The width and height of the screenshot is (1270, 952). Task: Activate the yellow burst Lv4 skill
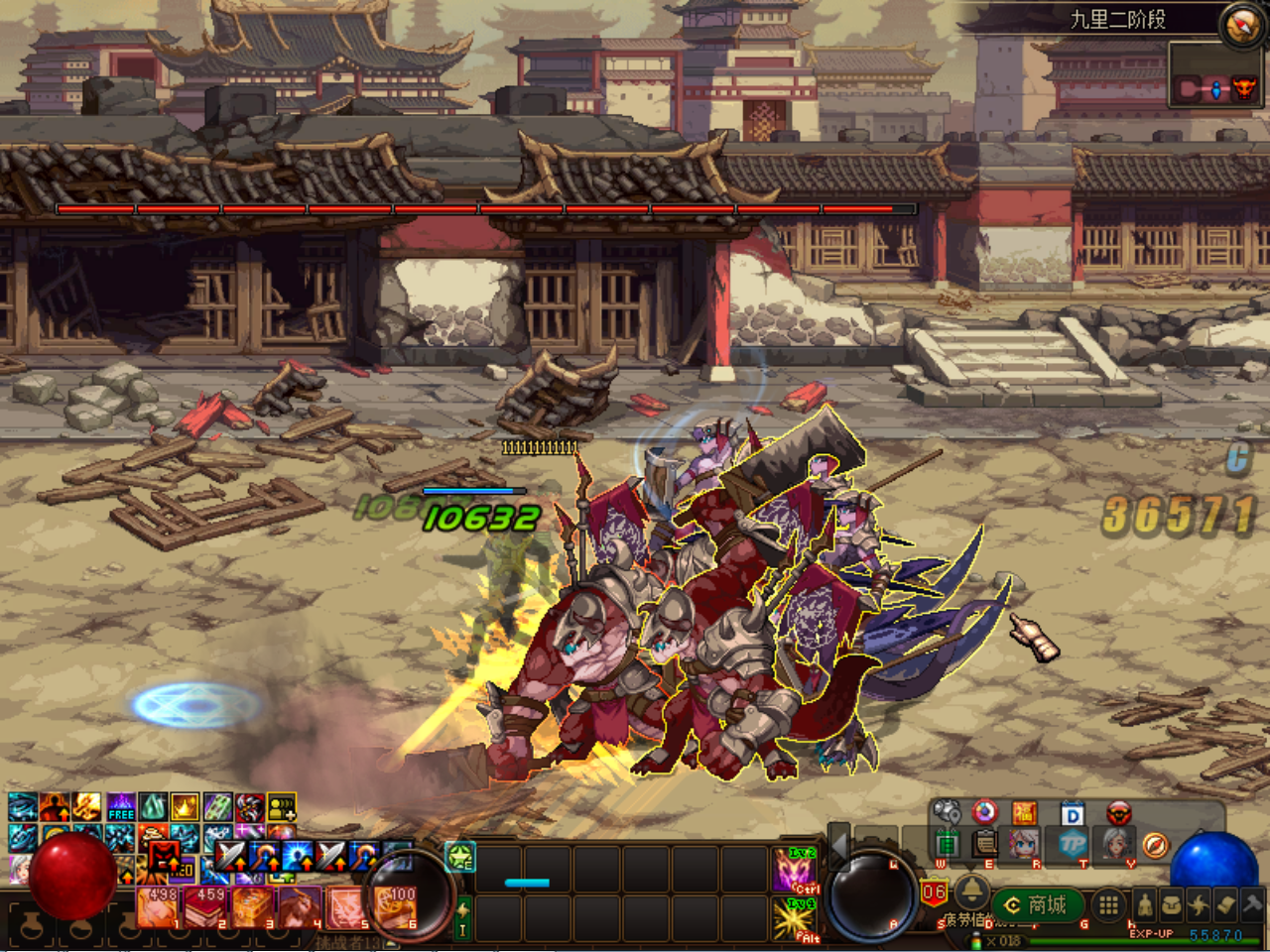(x=795, y=919)
